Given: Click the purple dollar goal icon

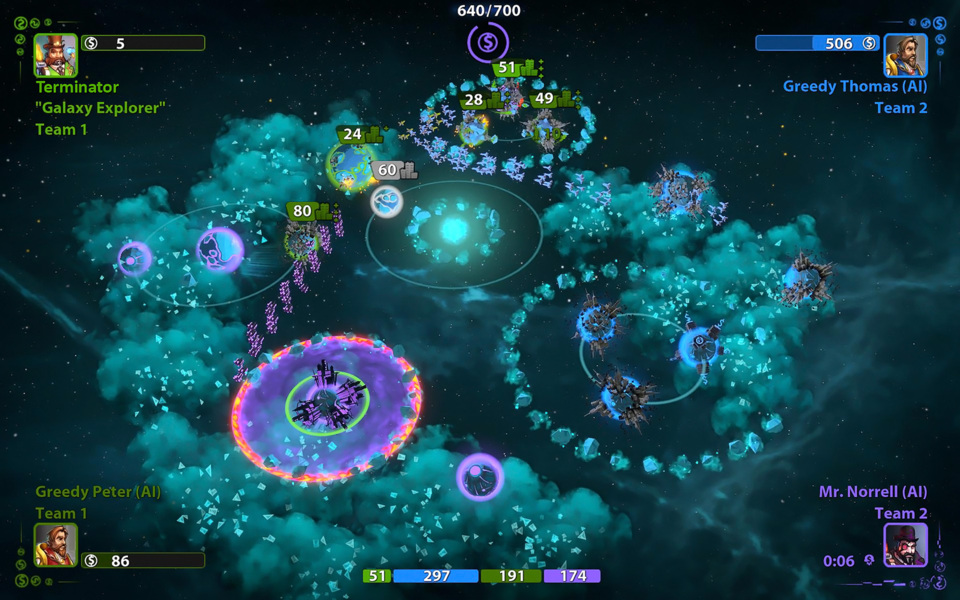Looking at the screenshot, I should tap(488, 43).
